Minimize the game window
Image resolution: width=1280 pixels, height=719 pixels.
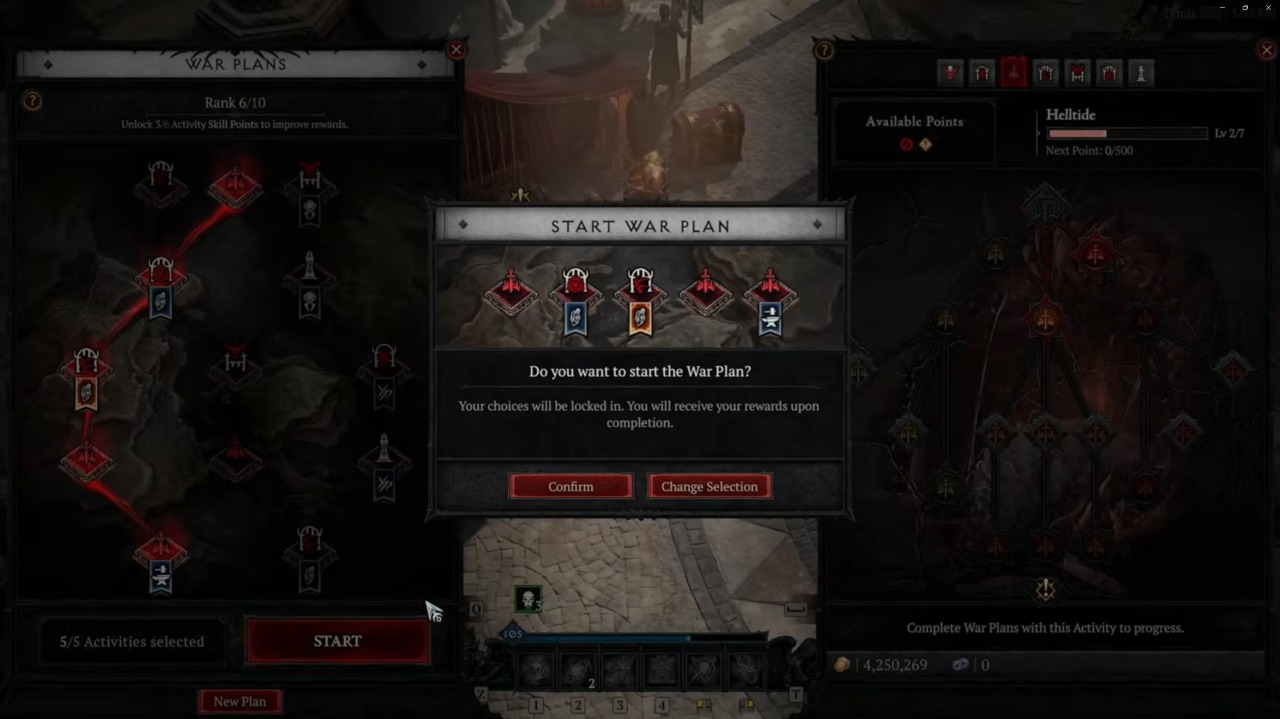click(x=1222, y=7)
